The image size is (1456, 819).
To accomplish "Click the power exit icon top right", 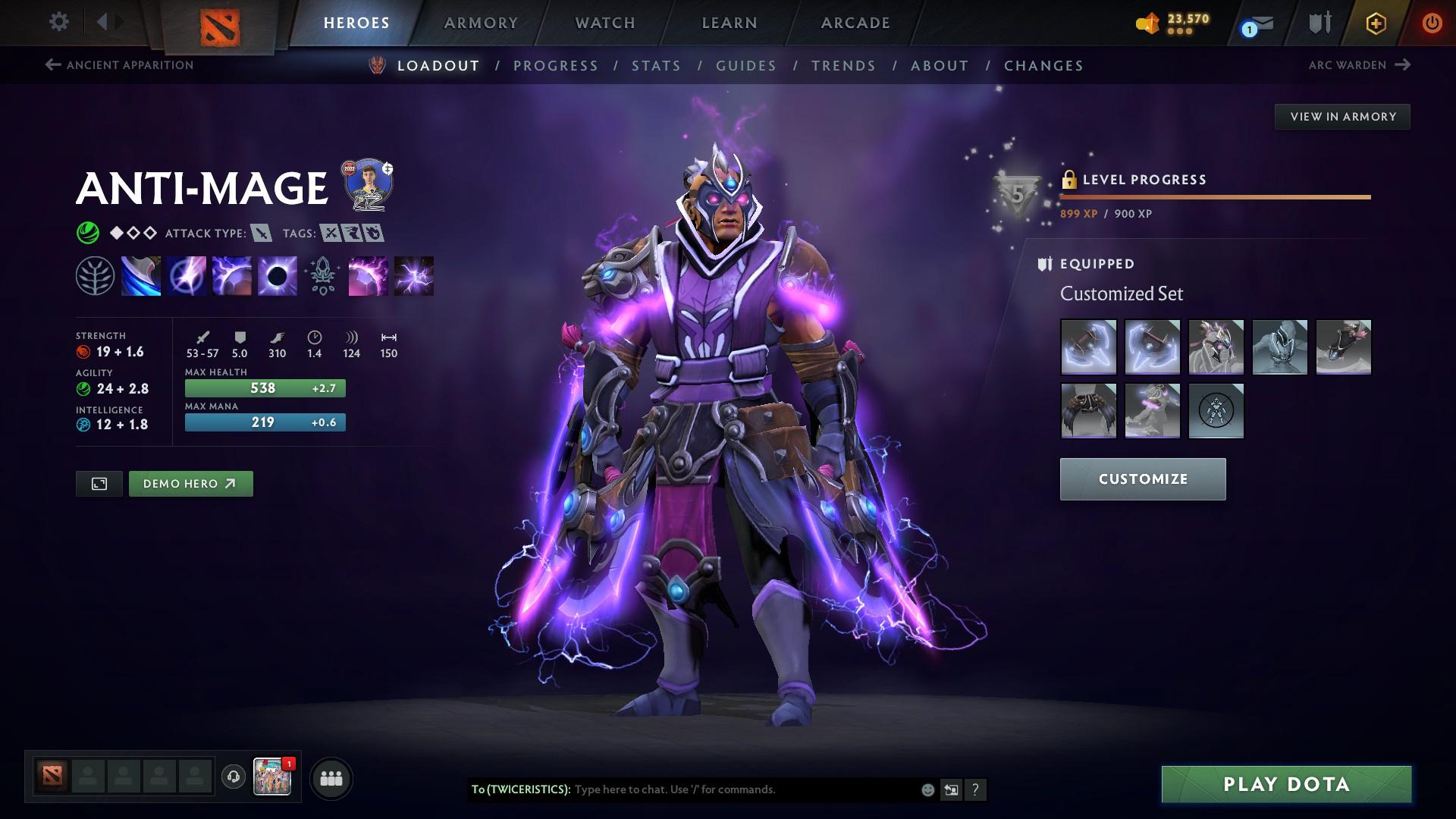I will click(x=1431, y=23).
